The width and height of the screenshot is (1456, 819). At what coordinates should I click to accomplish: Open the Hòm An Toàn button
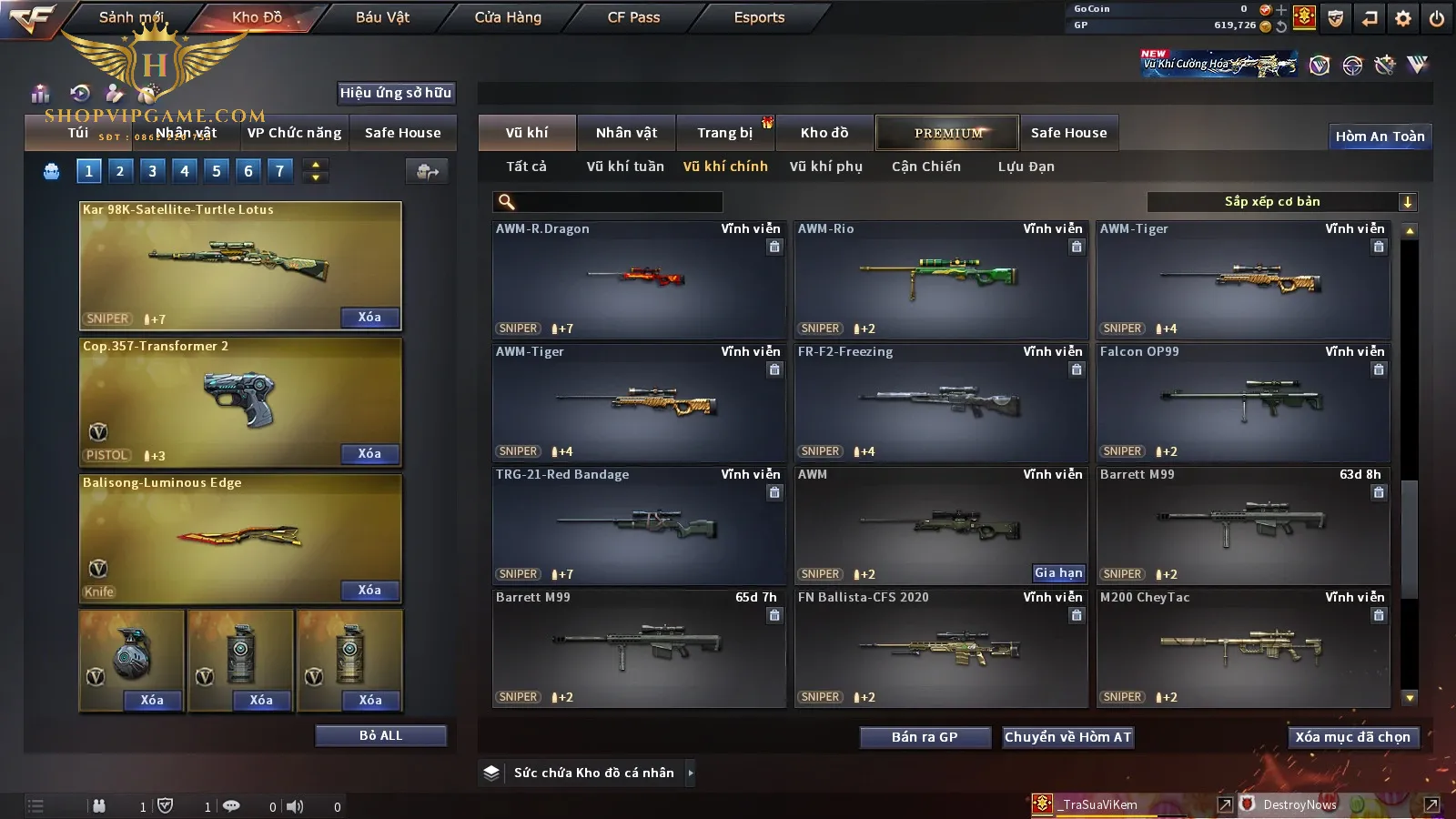coord(1380,136)
